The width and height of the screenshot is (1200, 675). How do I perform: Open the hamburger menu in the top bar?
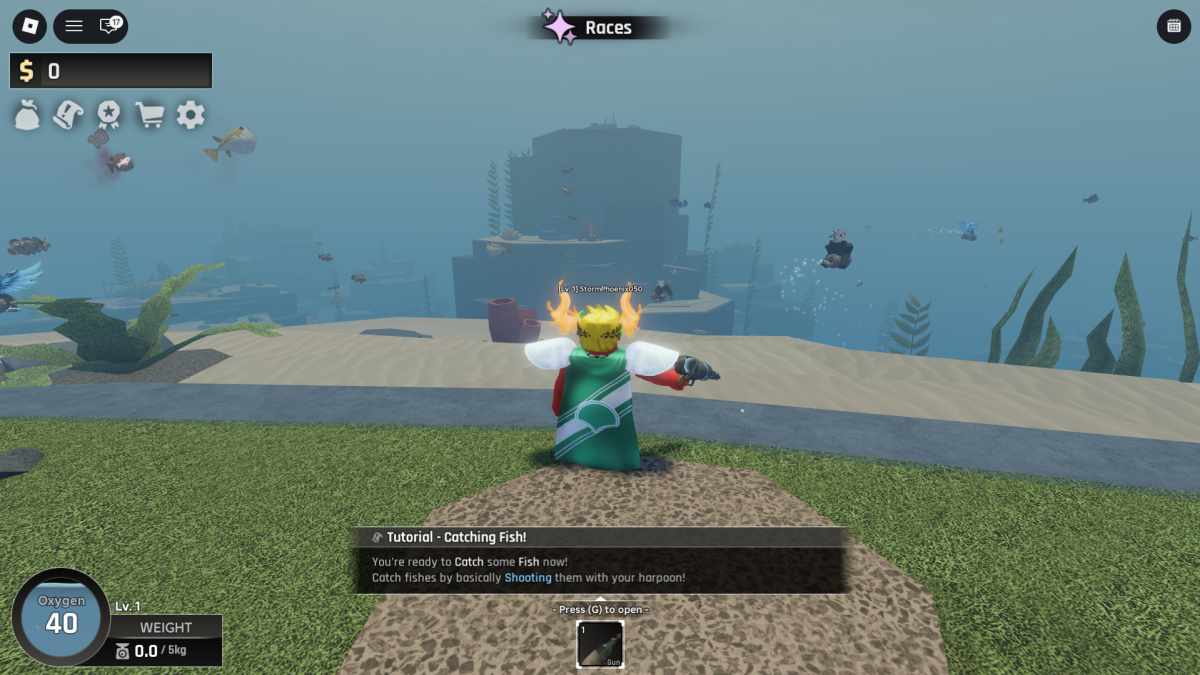74,26
